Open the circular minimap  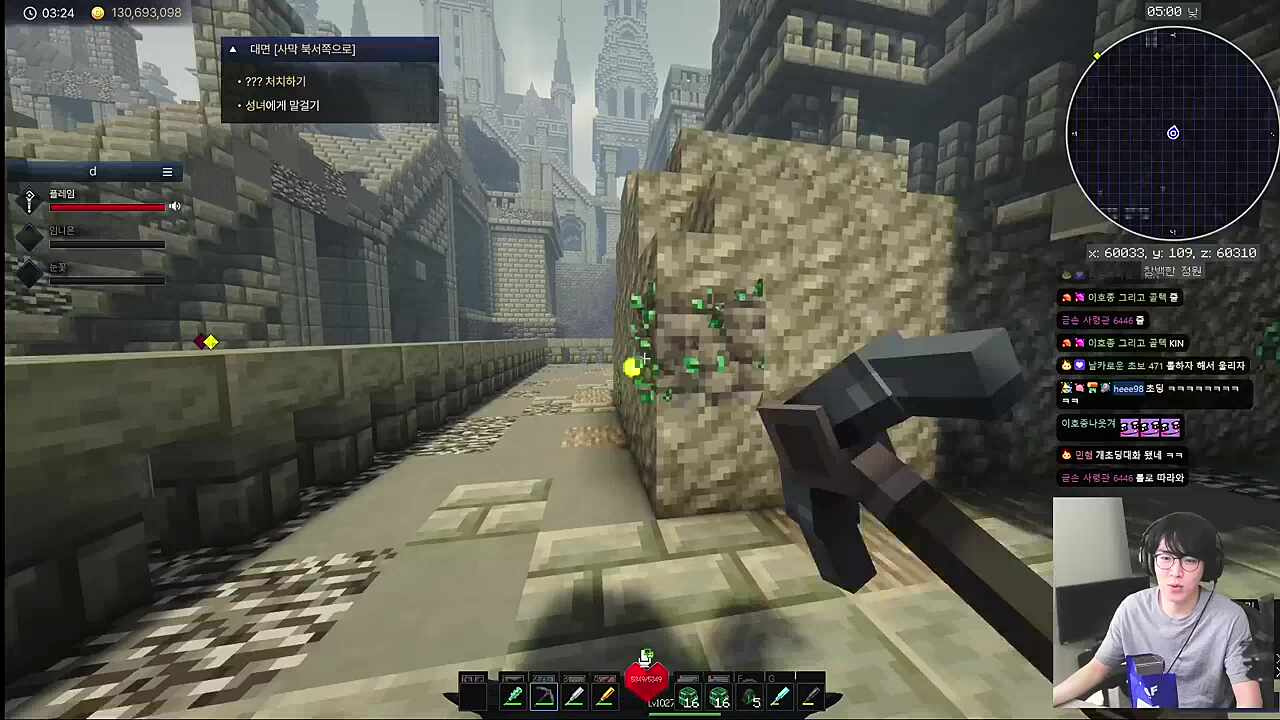(1172, 133)
